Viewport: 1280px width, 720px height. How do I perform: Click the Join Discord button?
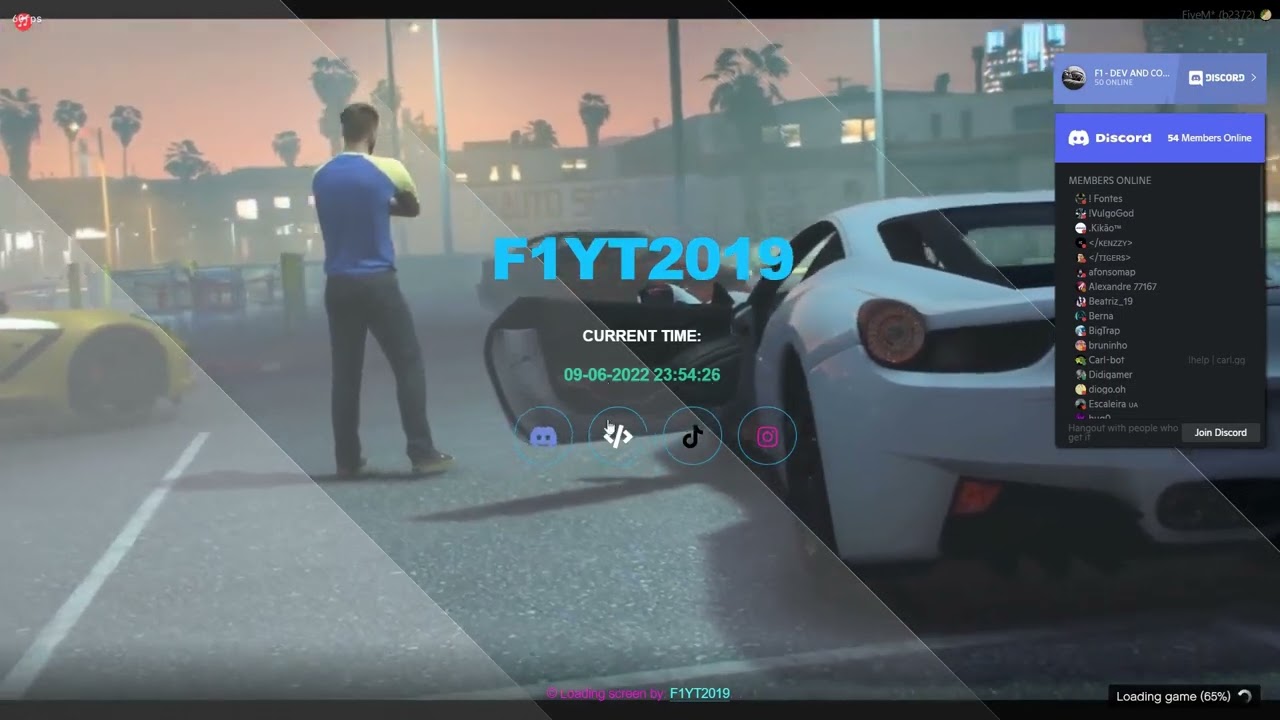pos(1220,432)
